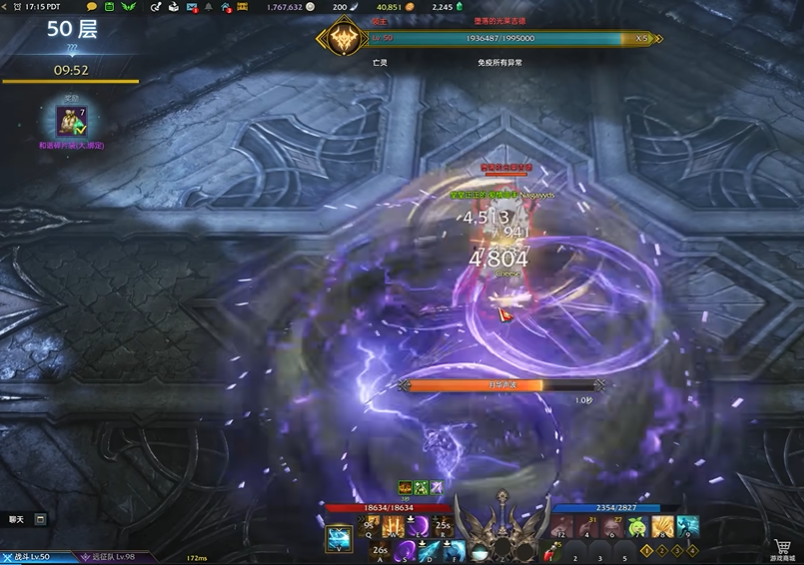804x565 pixels.
Task: Use the cyan lightning item in slot 9
Action: point(687,526)
